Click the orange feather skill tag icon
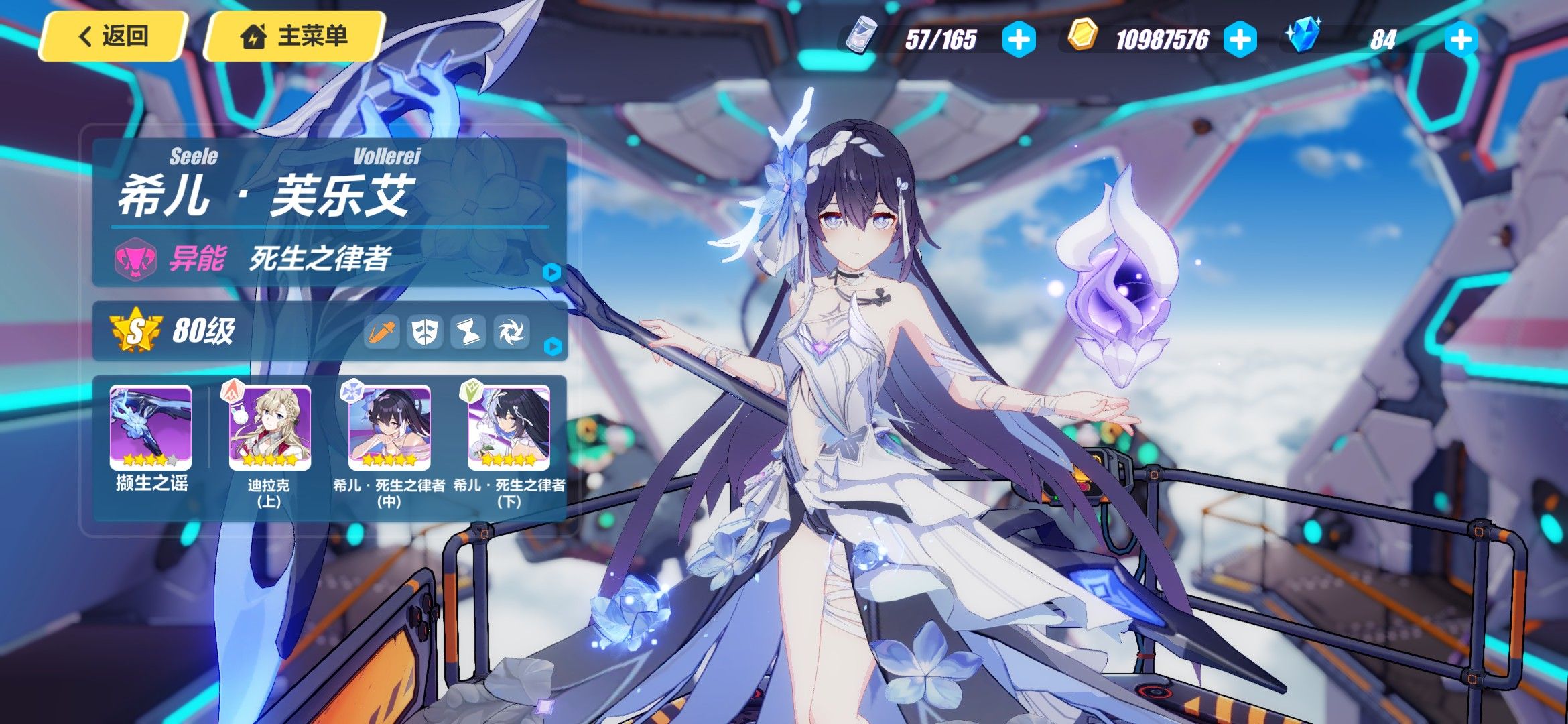 point(381,331)
